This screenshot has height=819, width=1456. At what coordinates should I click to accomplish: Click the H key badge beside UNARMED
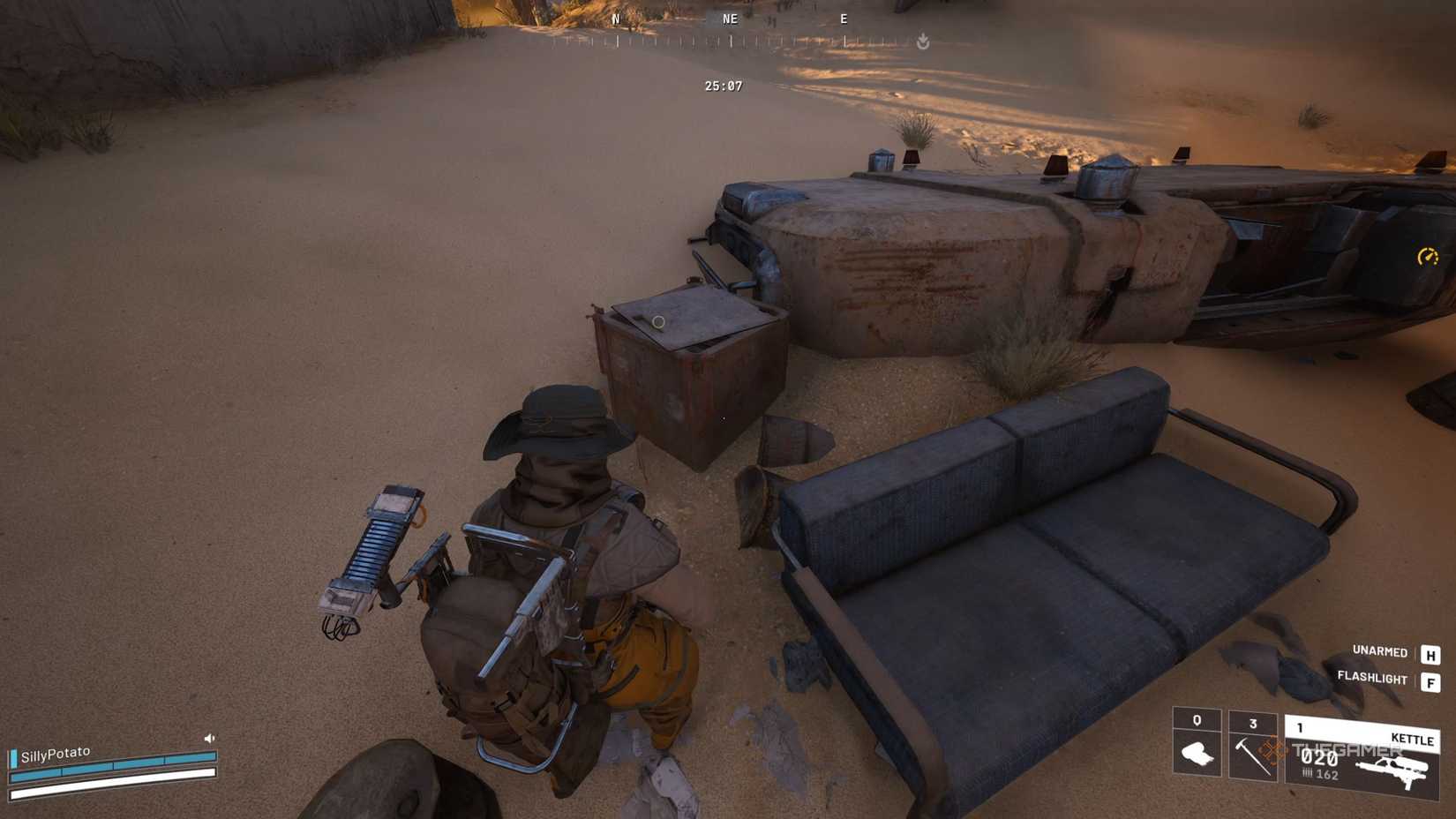coord(1431,657)
